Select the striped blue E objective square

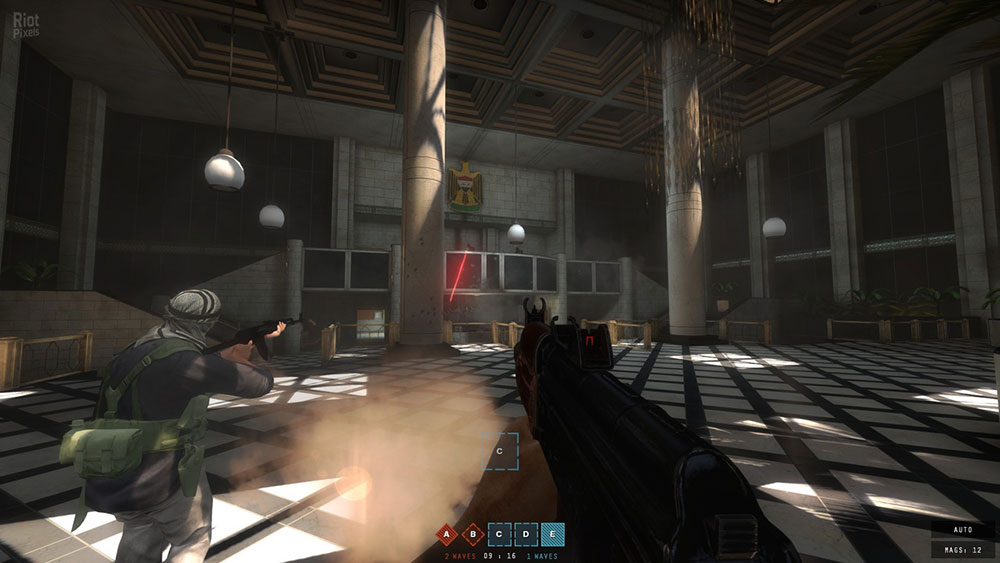552,534
